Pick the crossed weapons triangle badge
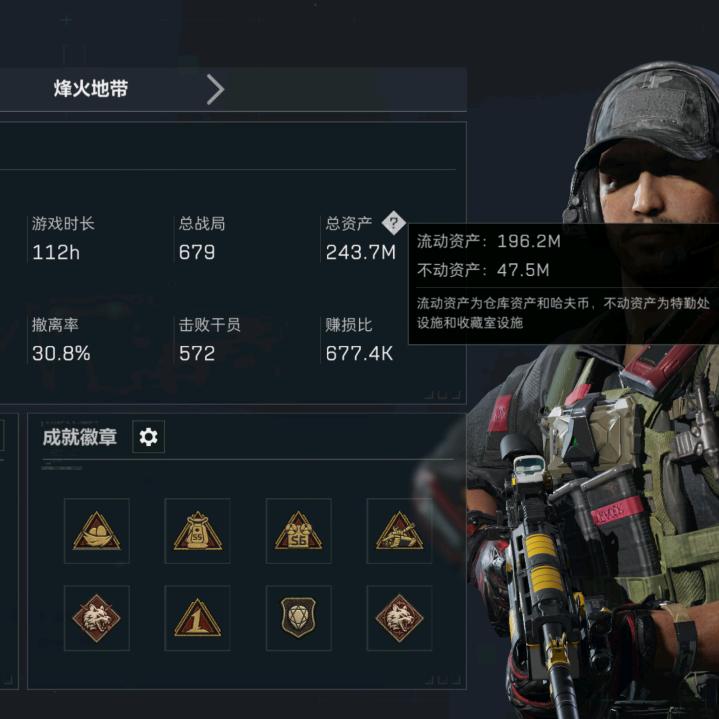Viewport: 719px width, 719px height. click(399, 531)
